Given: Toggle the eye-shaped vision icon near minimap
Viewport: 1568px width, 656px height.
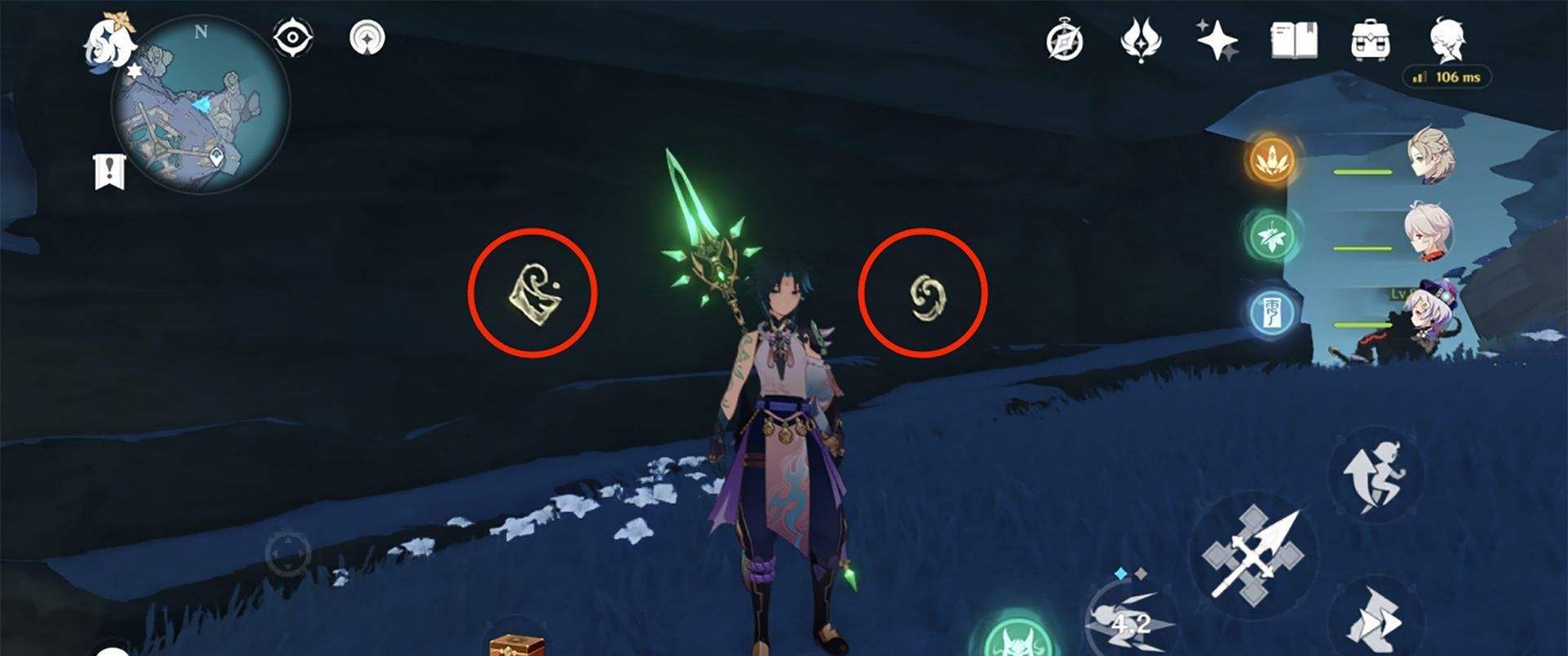Looking at the screenshot, I should tap(296, 35).
